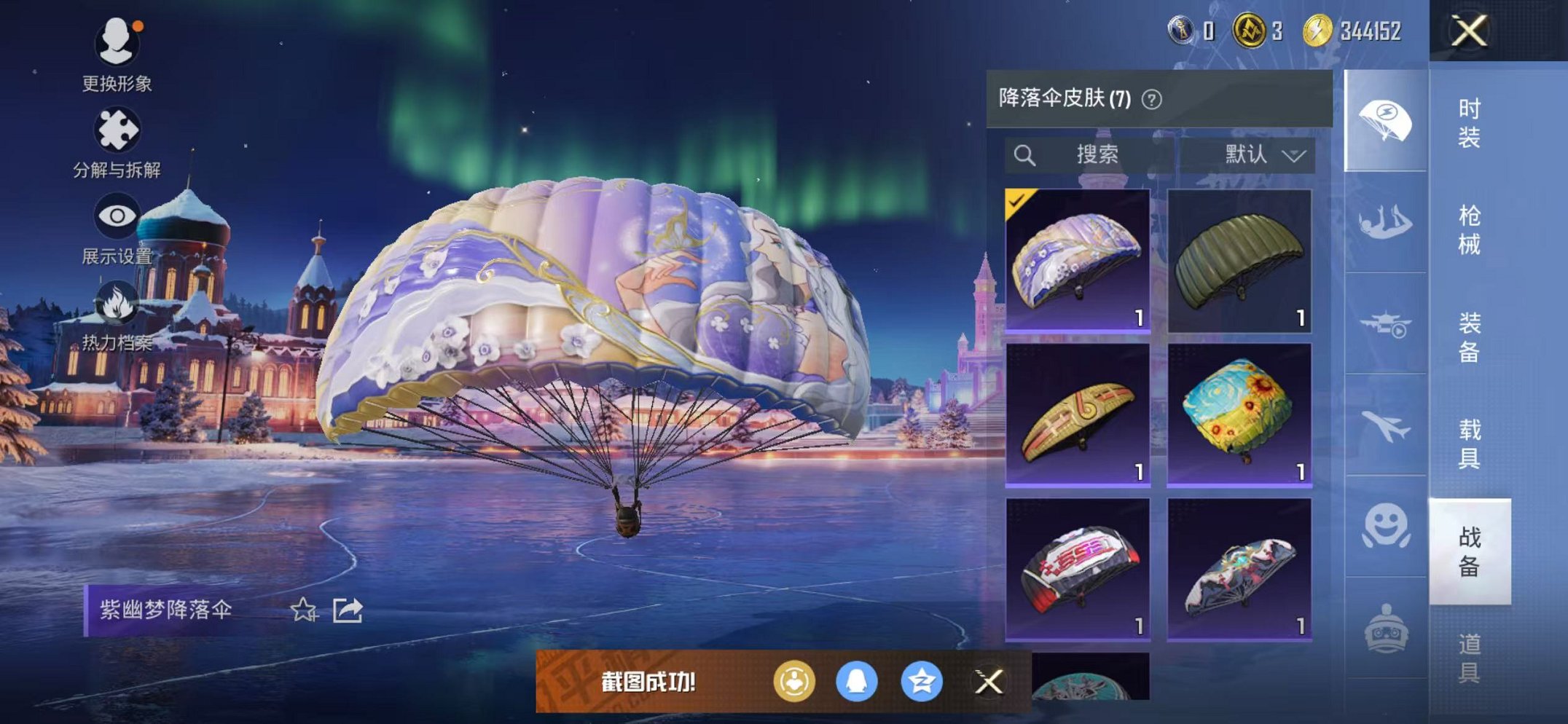Open 展示设置 display settings
The image size is (1568, 724).
[x=119, y=216]
